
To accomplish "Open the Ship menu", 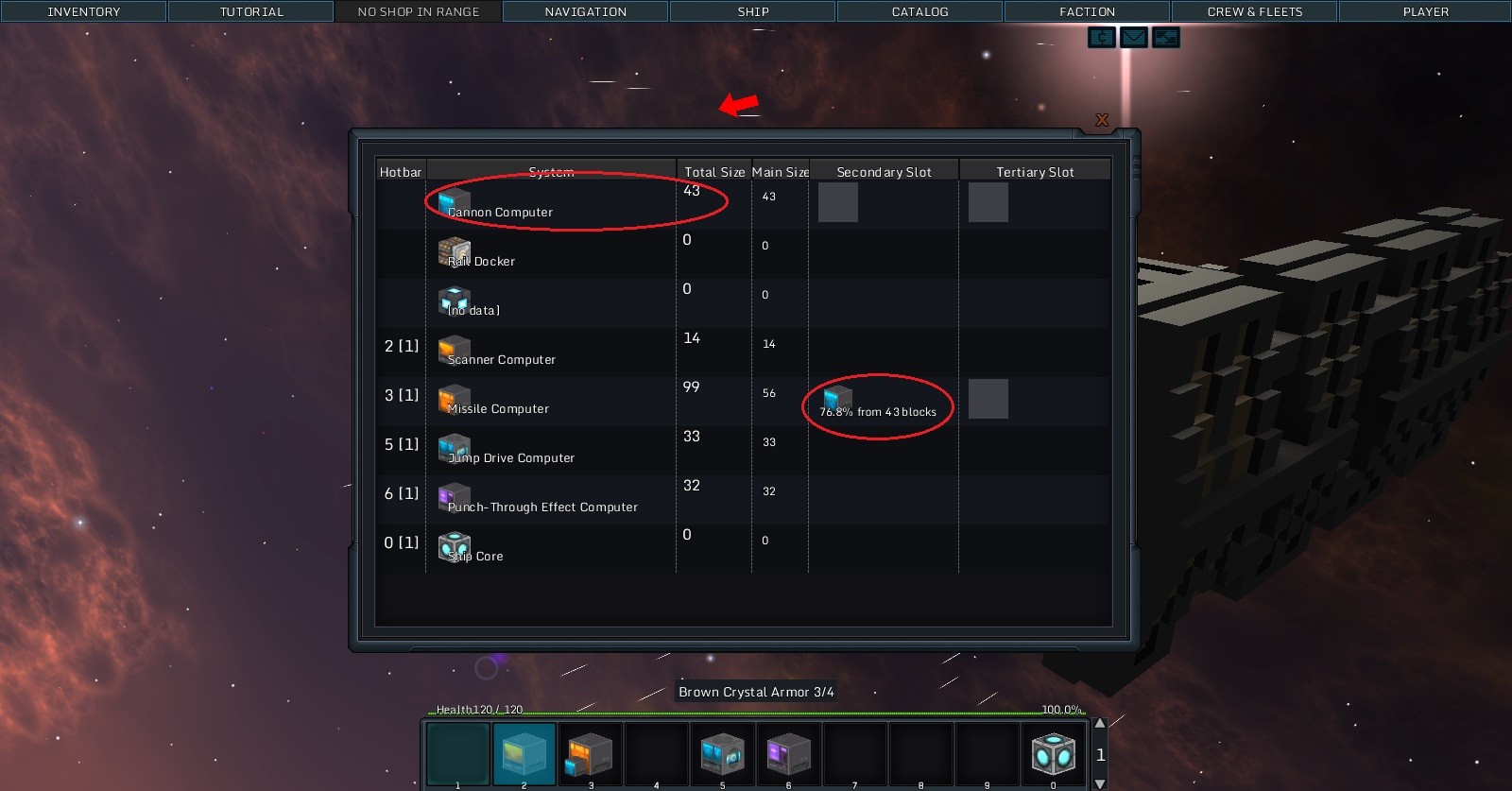I will (753, 11).
